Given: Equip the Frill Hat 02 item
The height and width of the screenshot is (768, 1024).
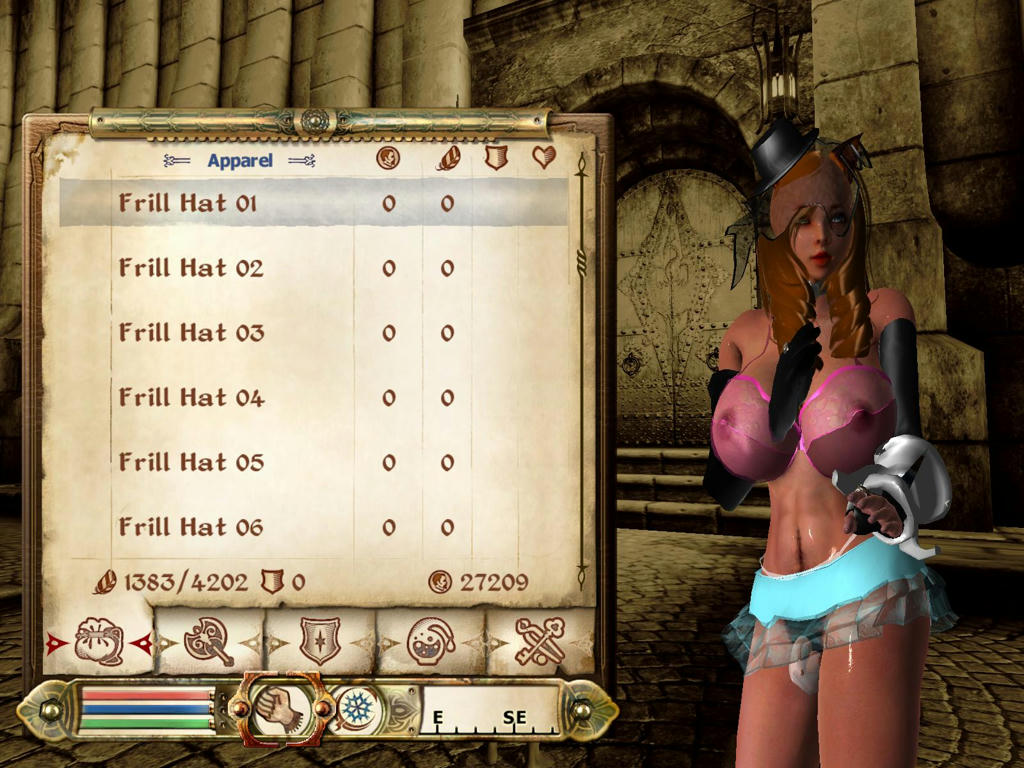Looking at the screenshot, I should click(191, 268).
